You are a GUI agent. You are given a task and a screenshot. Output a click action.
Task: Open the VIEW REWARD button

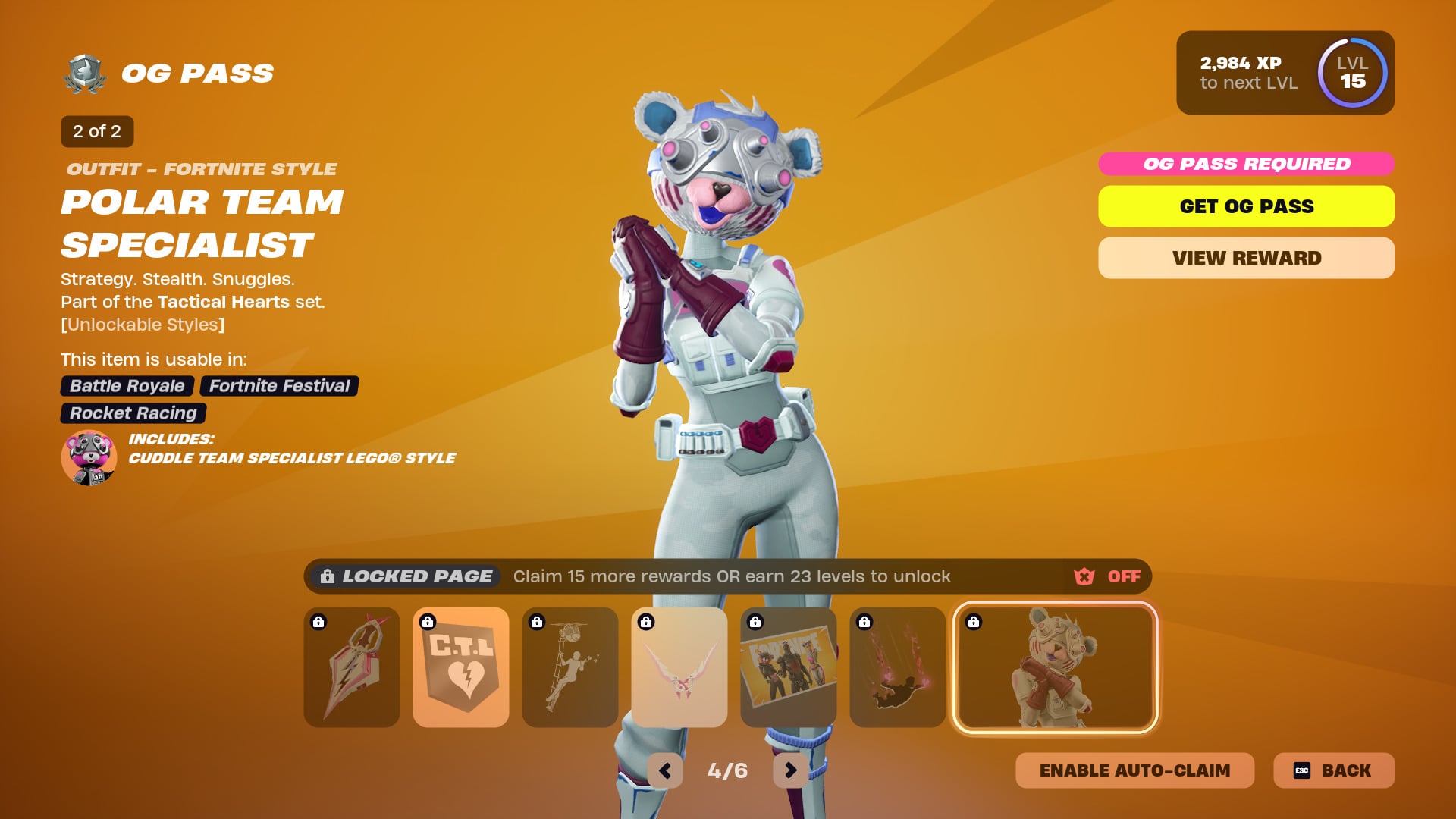1246,258
